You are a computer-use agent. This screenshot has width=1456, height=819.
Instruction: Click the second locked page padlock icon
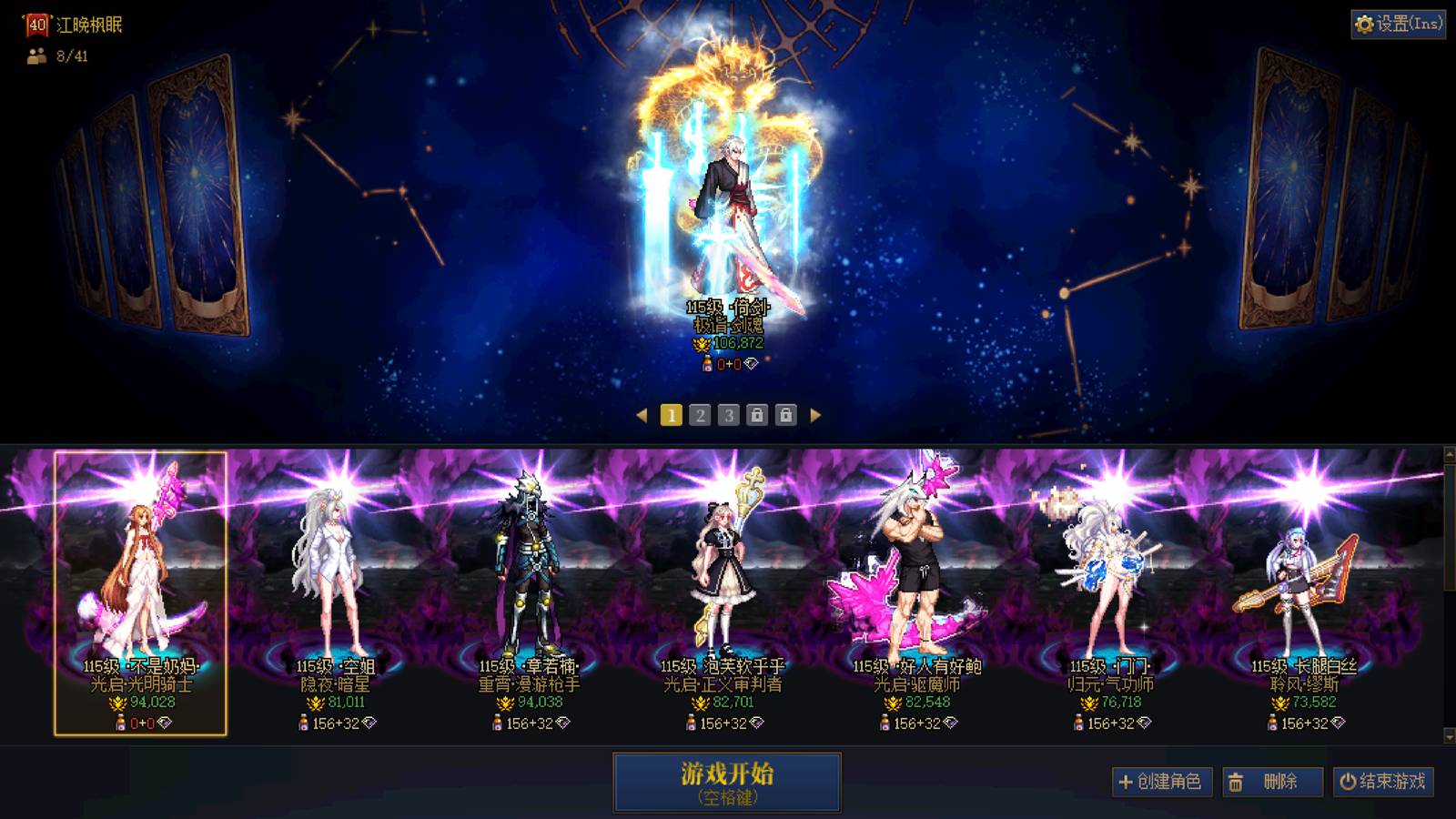tap(788, 415)
